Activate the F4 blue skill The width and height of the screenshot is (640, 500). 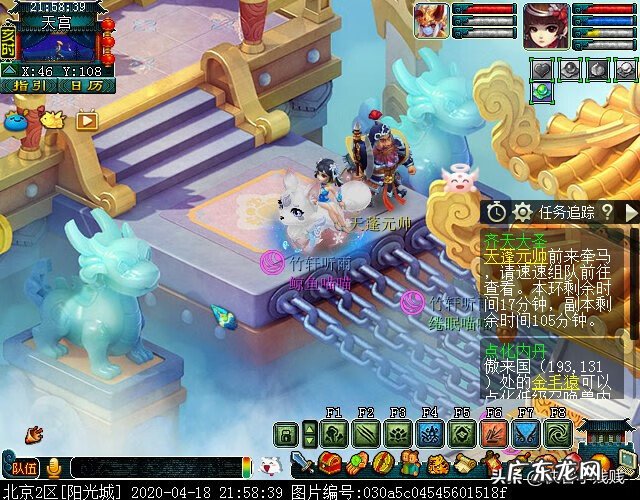pyautogui.click(x=430, y=434)
